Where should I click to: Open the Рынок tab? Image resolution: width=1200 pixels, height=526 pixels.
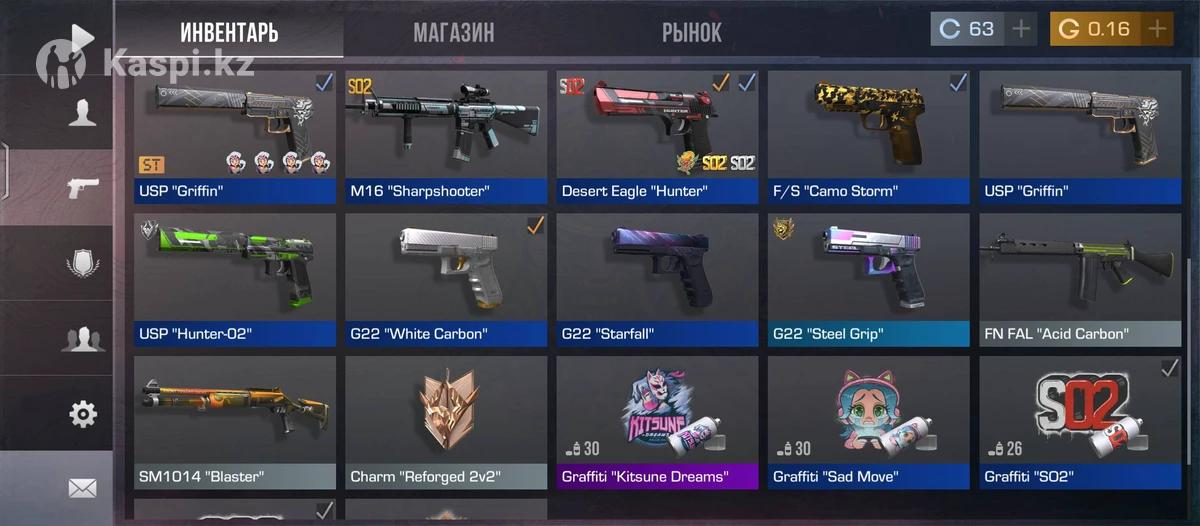click(x=691, y=32)
